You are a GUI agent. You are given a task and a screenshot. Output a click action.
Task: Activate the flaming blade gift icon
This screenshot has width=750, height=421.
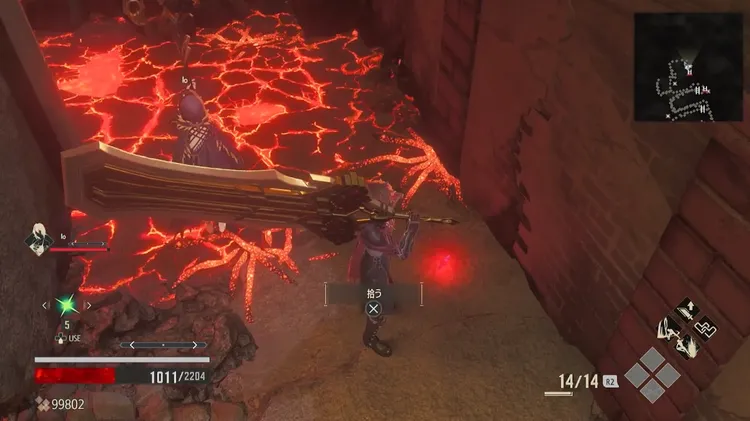click(667, 328)
